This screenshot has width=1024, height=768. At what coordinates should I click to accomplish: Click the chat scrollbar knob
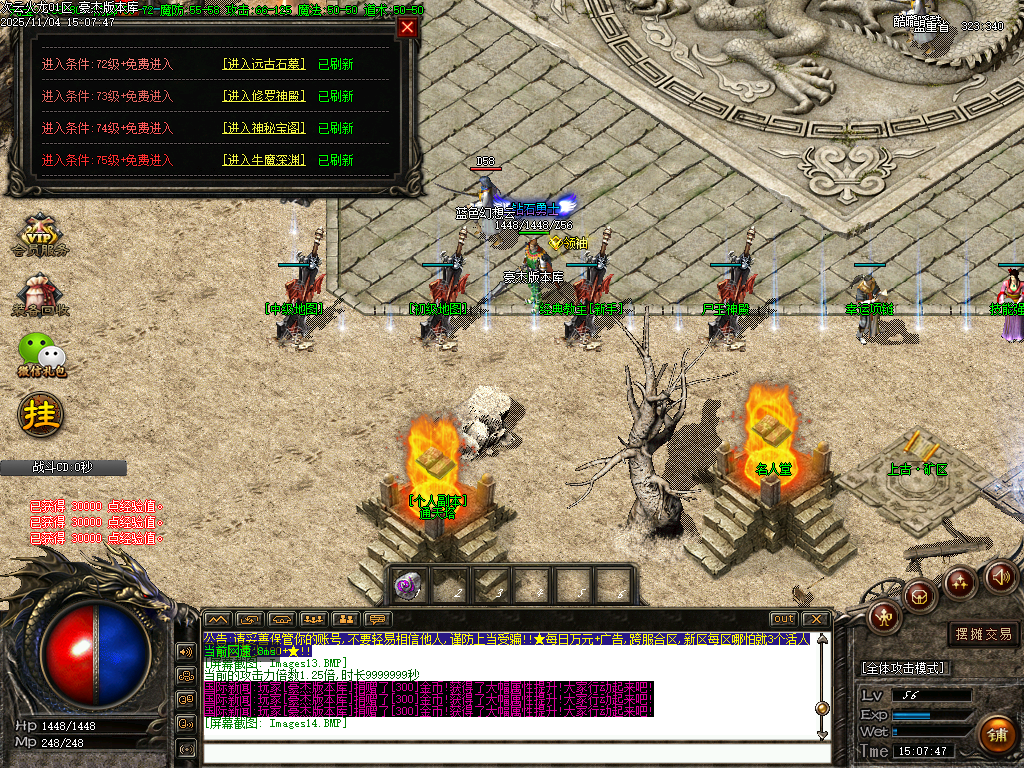[x=822, y=708]
